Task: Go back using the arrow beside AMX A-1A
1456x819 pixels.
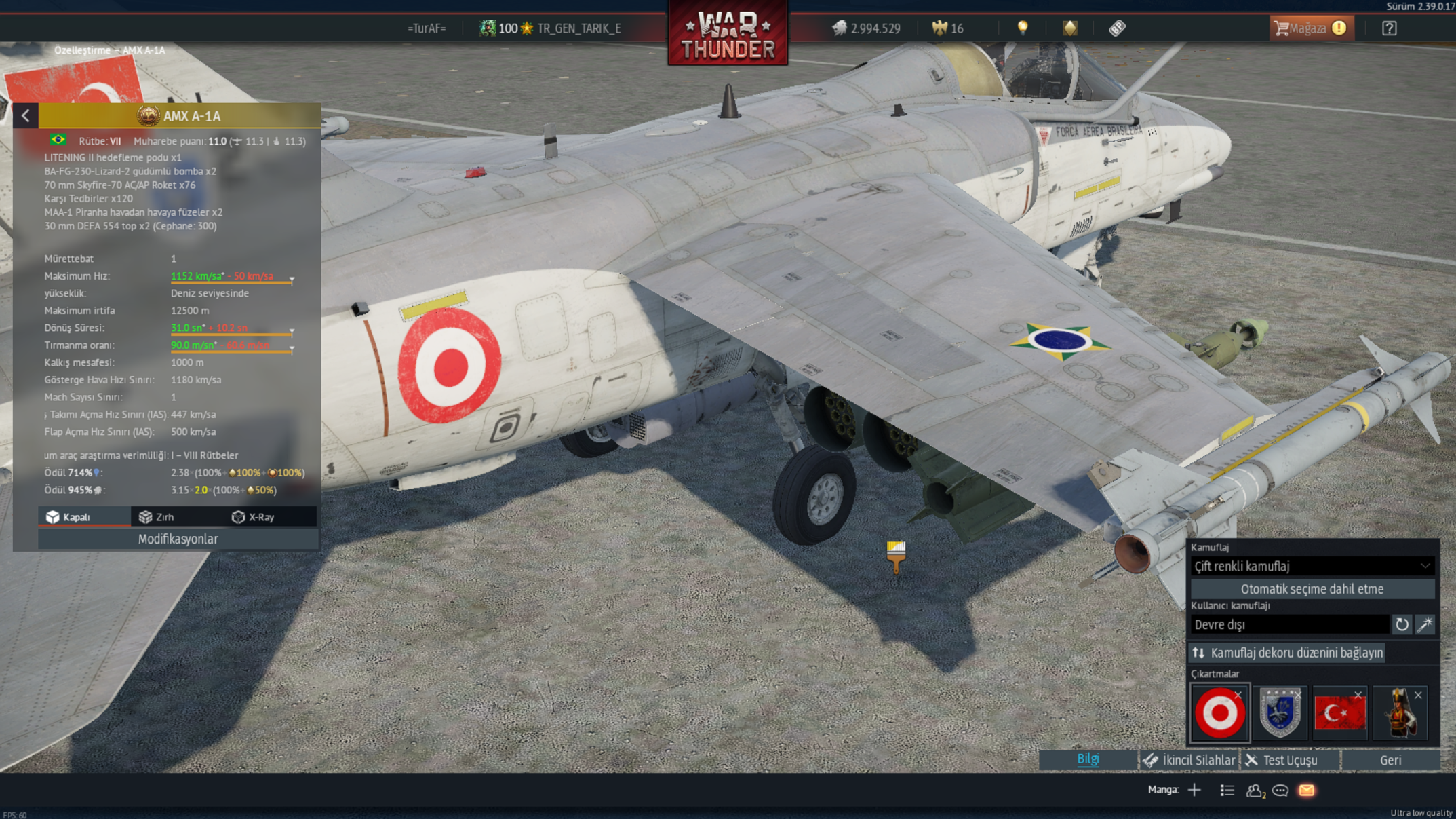Action: 26,116
